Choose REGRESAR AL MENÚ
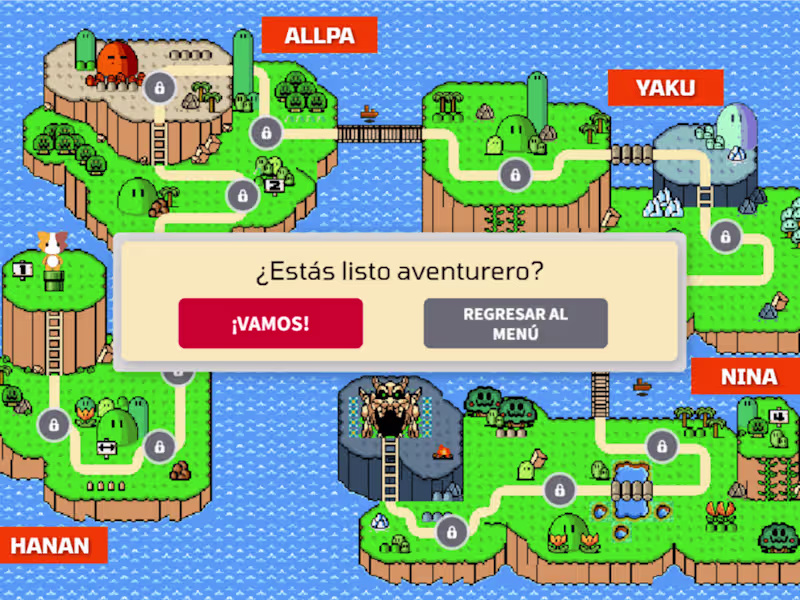The width and height of the screenshot is (800, 600). coord(515,323)
